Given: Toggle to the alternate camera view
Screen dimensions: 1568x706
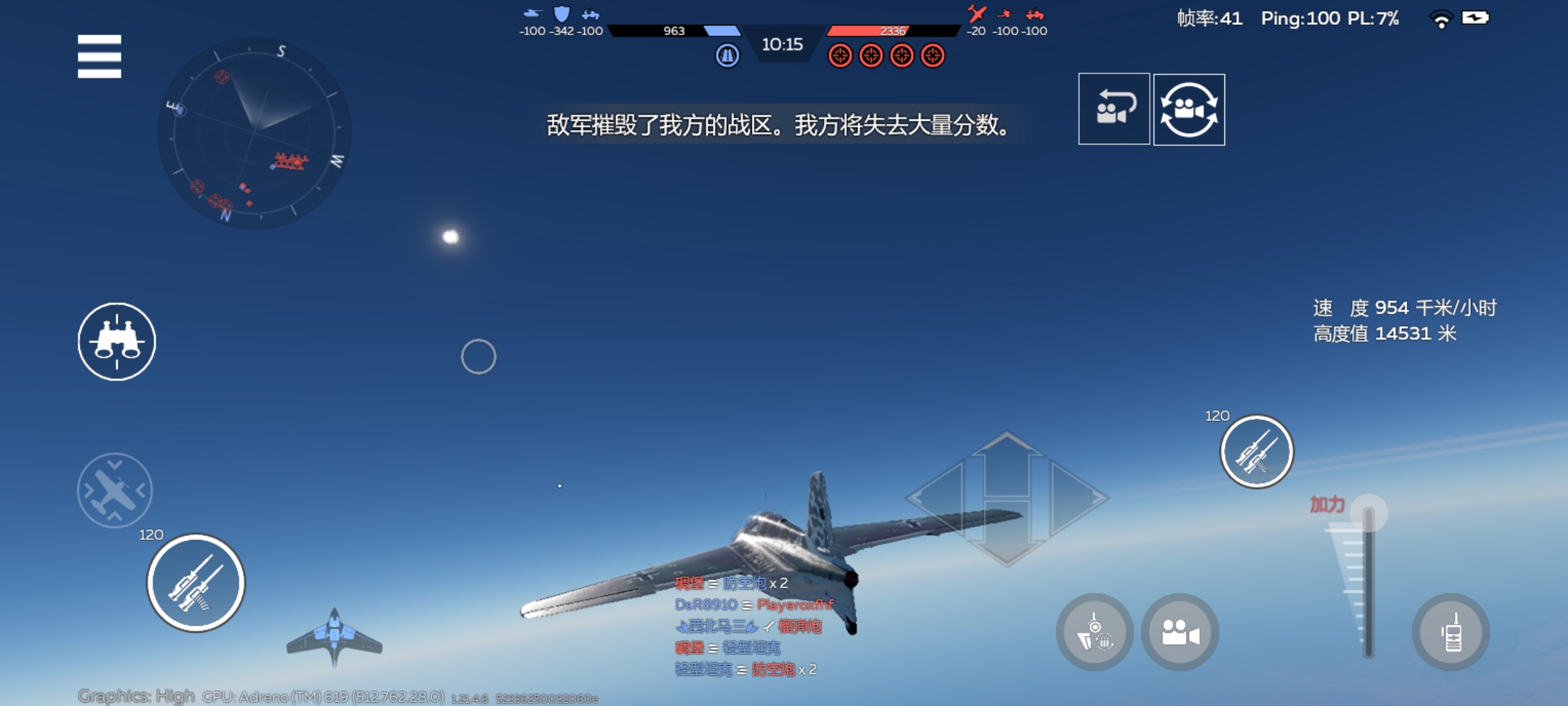Looking at the screenshot, I should click(x=1114, y=109).
